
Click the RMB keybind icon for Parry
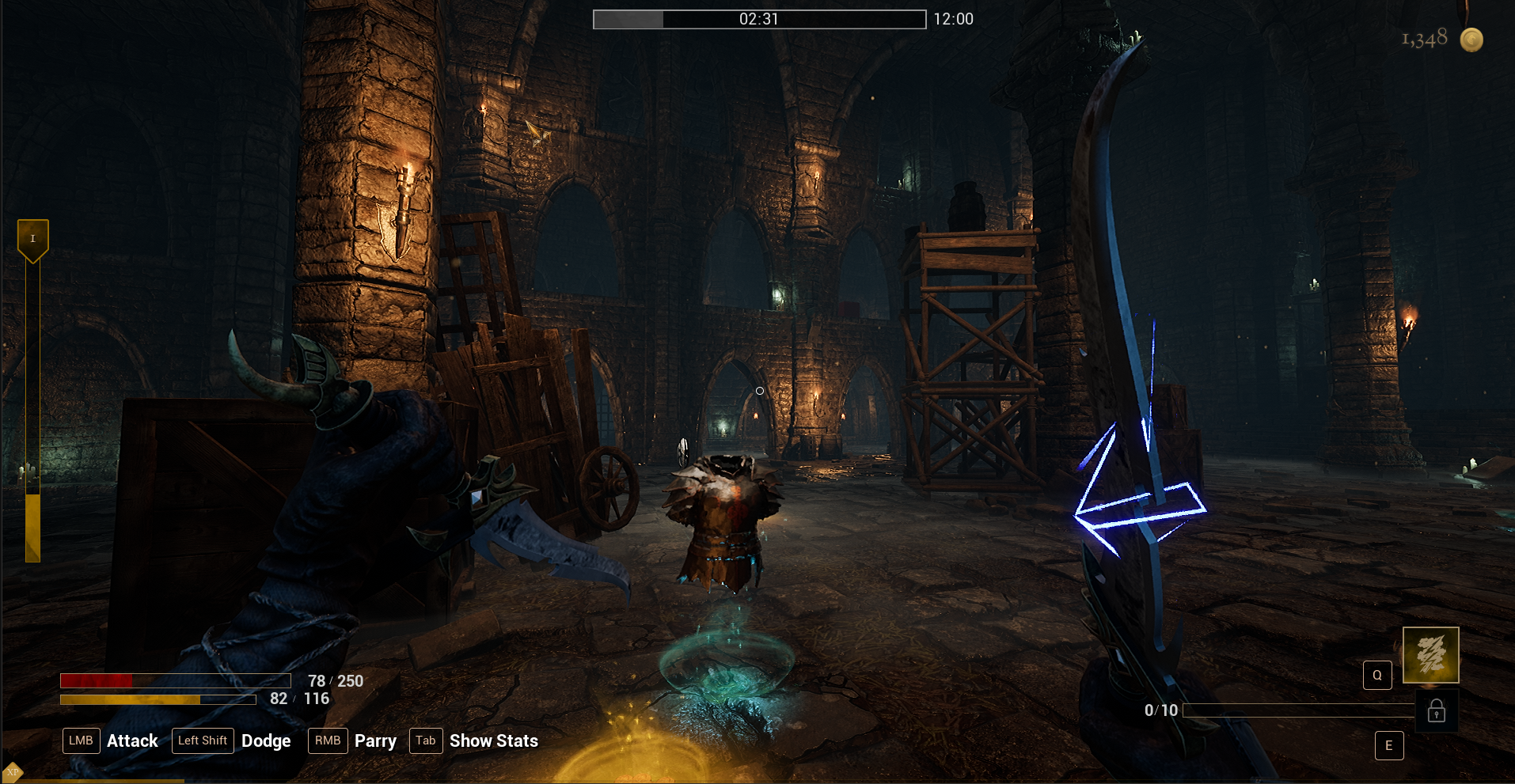pyautogui.click(x=328, y=740)
